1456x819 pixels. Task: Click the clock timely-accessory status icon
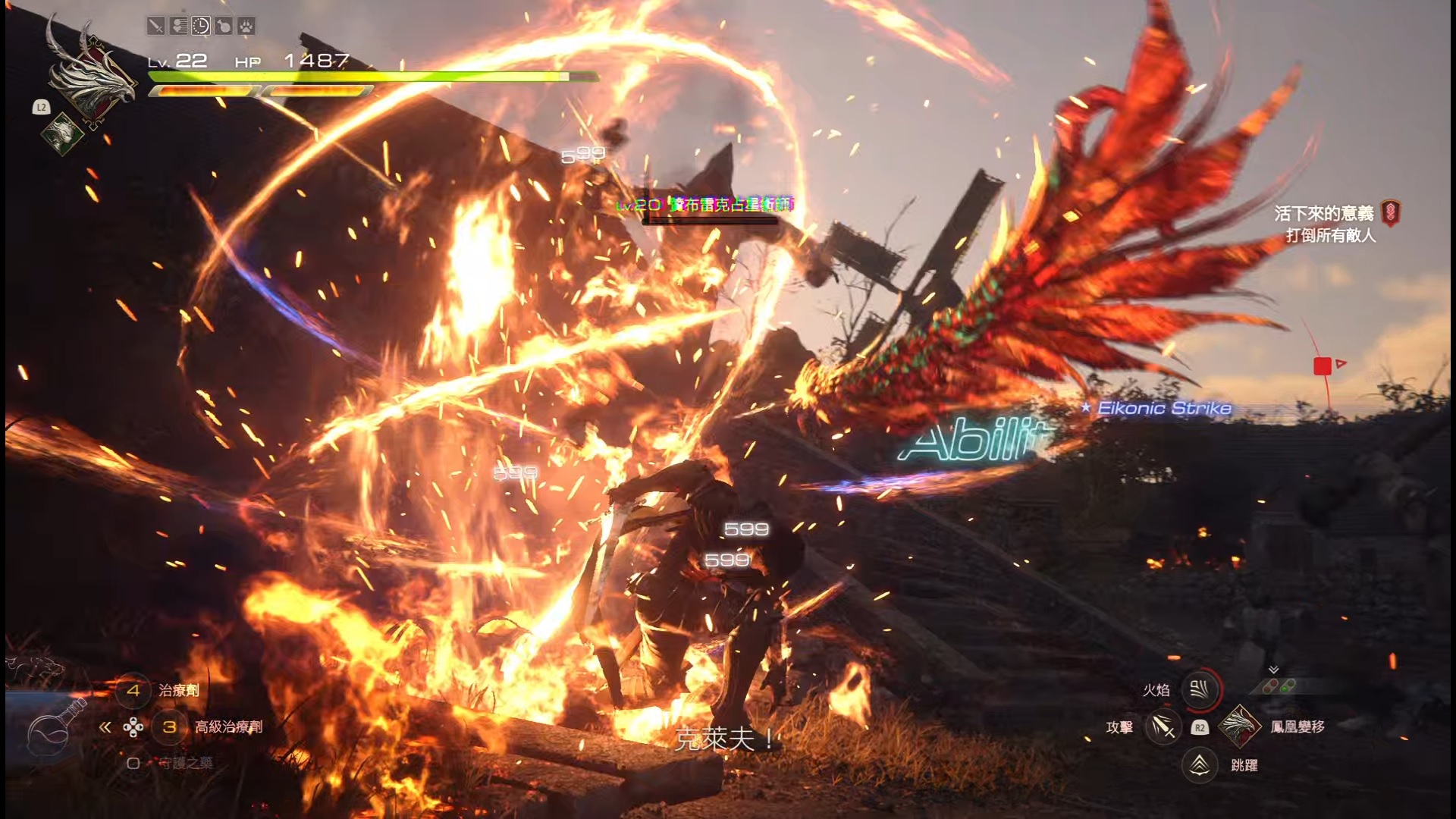click(x=201, y=27)
